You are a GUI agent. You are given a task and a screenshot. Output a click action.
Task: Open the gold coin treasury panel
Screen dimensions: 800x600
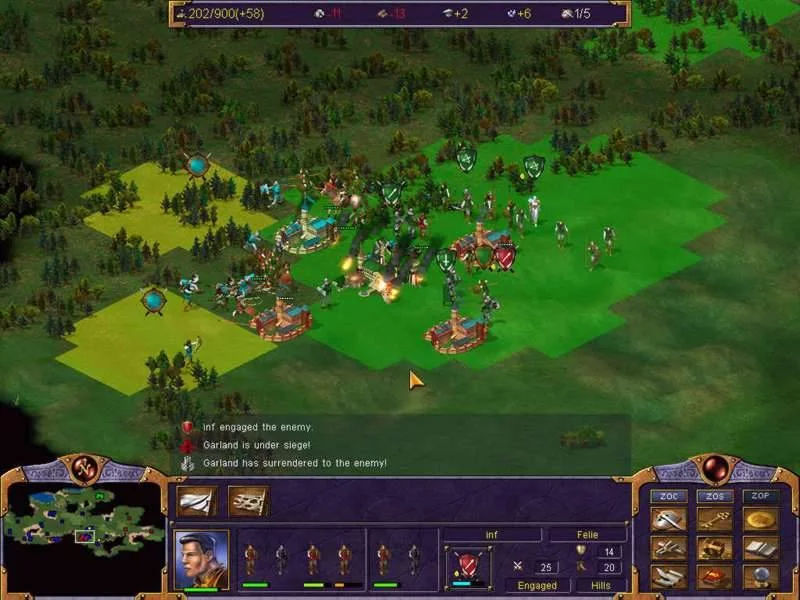759,519
